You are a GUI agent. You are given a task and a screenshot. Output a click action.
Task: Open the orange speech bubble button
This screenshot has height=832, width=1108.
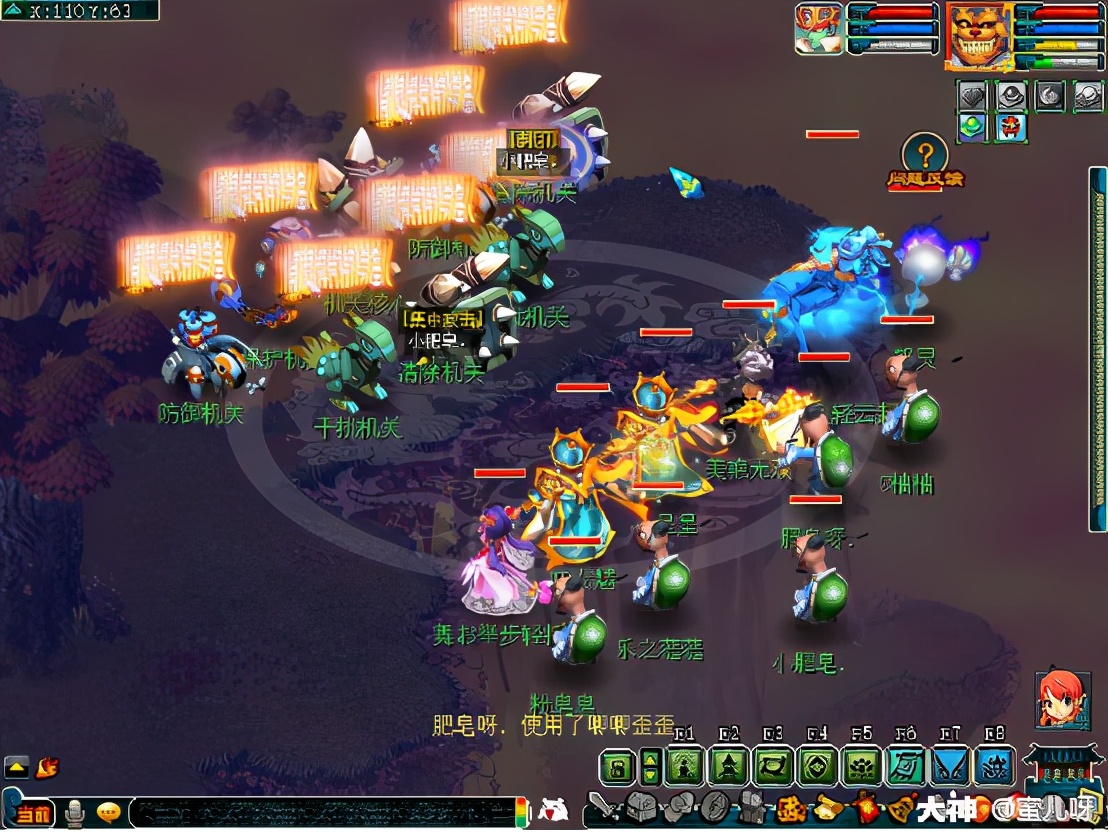[109, 812]
